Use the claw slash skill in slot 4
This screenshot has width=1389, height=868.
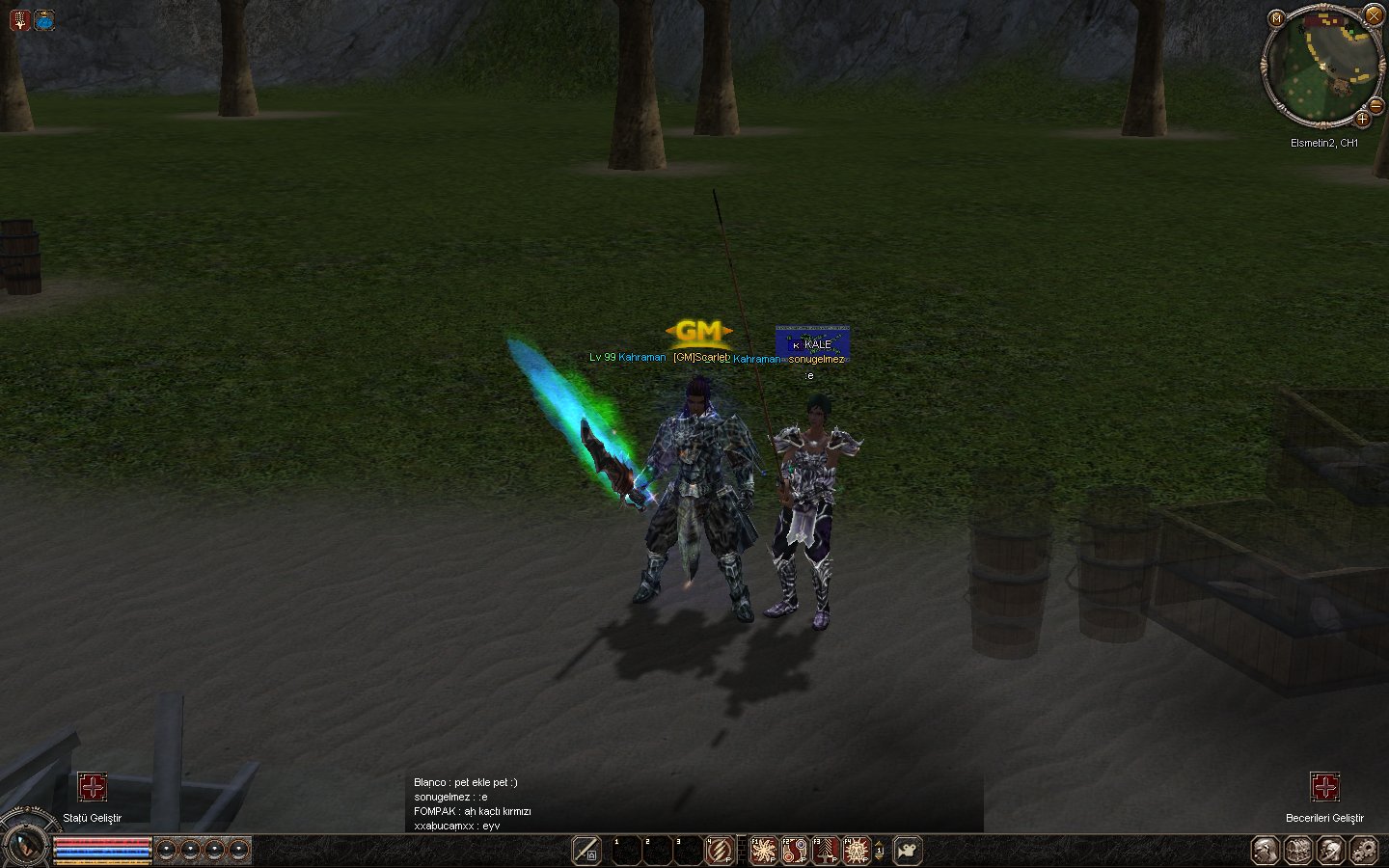click(x=719, y=851)
